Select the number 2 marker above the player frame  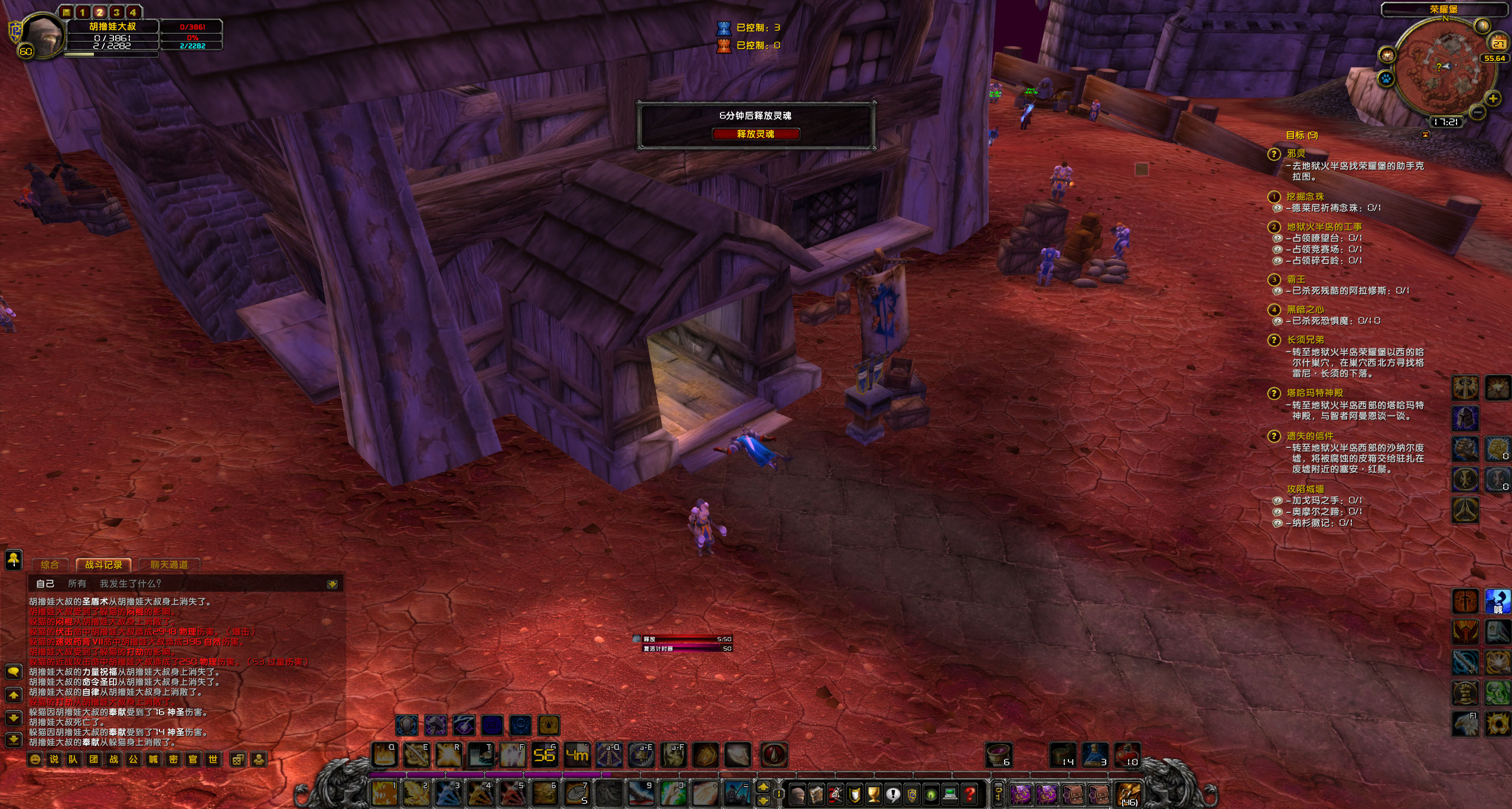tap(100, 13)
